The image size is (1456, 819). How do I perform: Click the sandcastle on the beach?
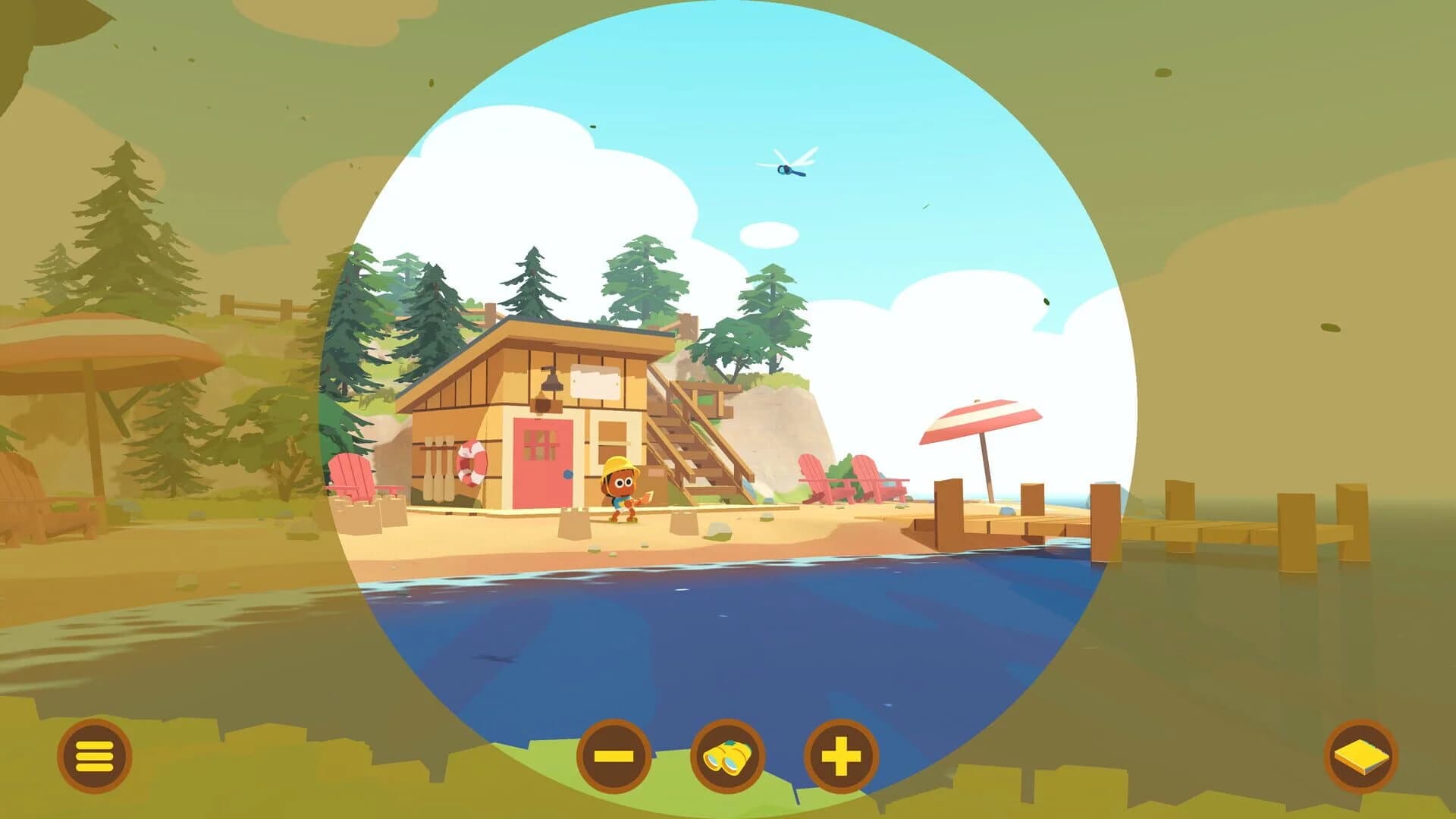[574, 522]
